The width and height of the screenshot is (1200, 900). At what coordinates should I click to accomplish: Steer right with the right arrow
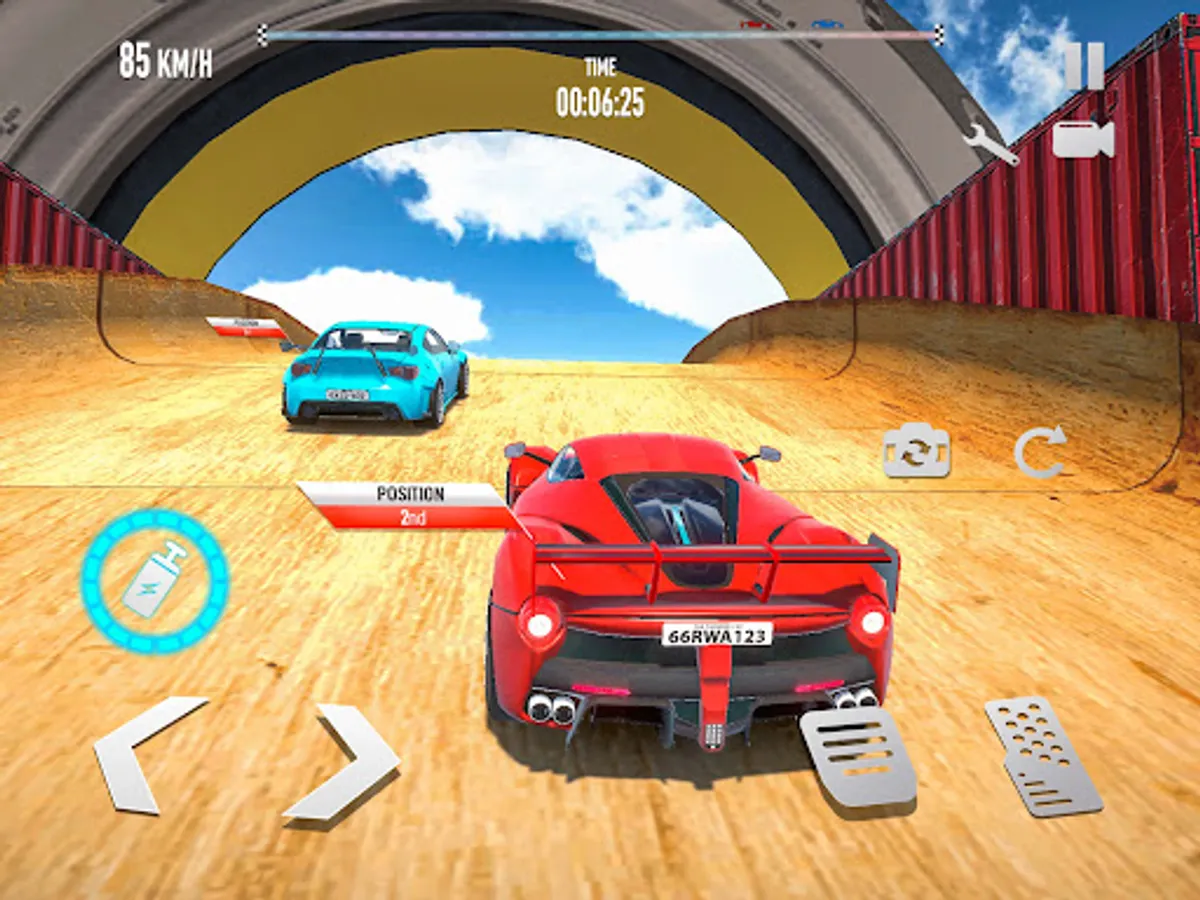[343, 762]
